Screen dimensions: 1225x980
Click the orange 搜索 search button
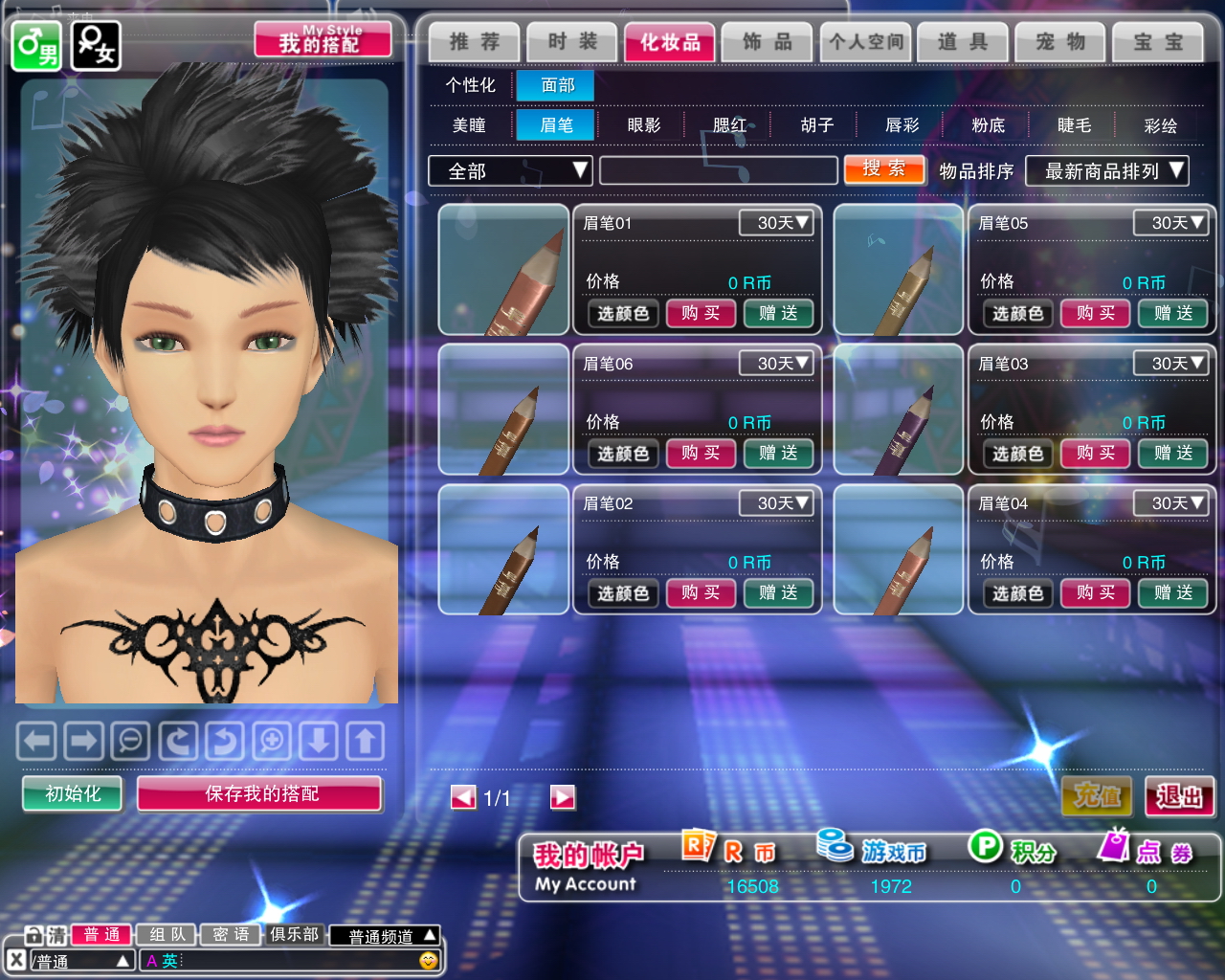(x=883, y=169)
